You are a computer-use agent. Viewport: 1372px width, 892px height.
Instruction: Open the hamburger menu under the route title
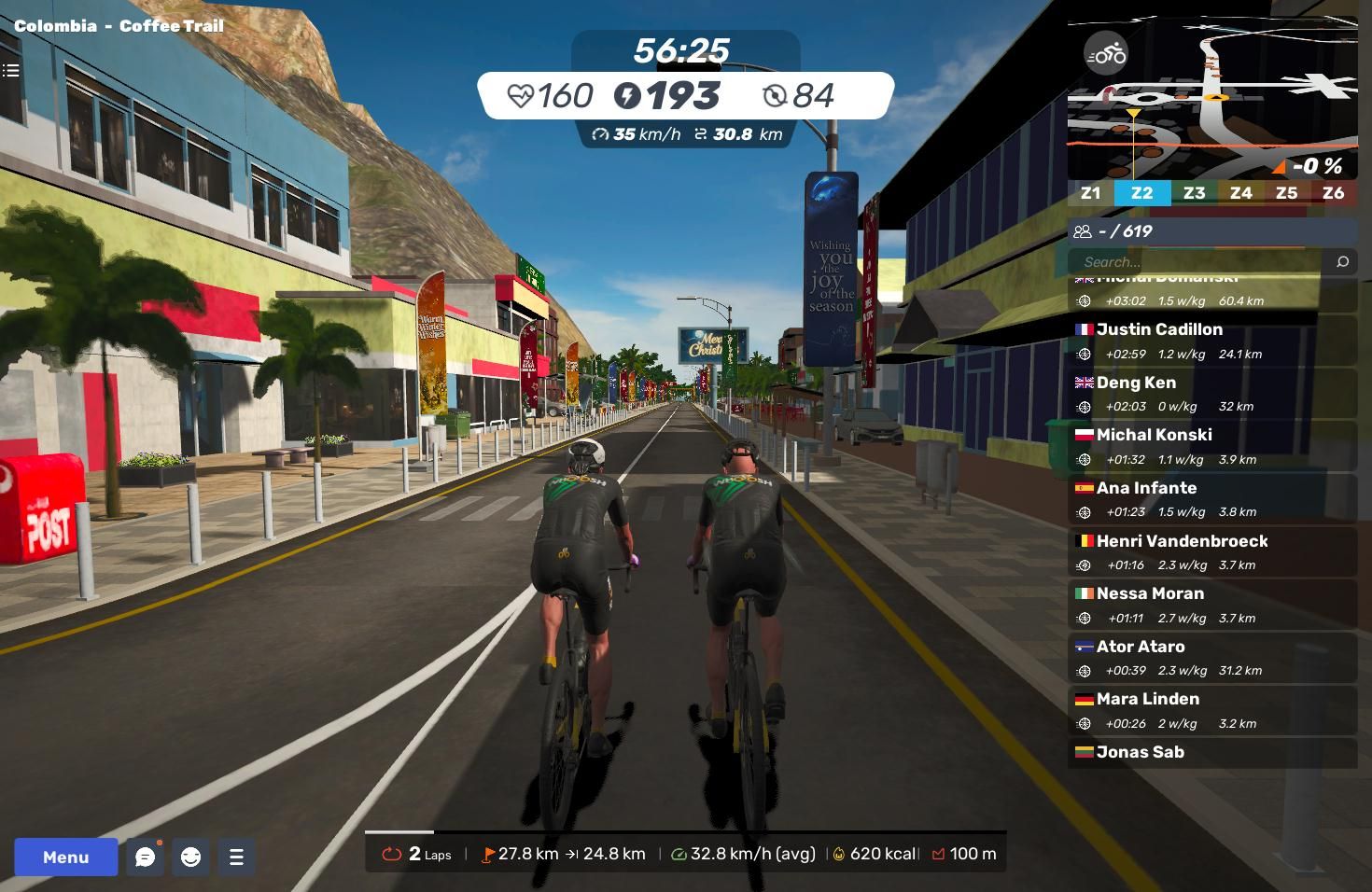click(11, 70)
